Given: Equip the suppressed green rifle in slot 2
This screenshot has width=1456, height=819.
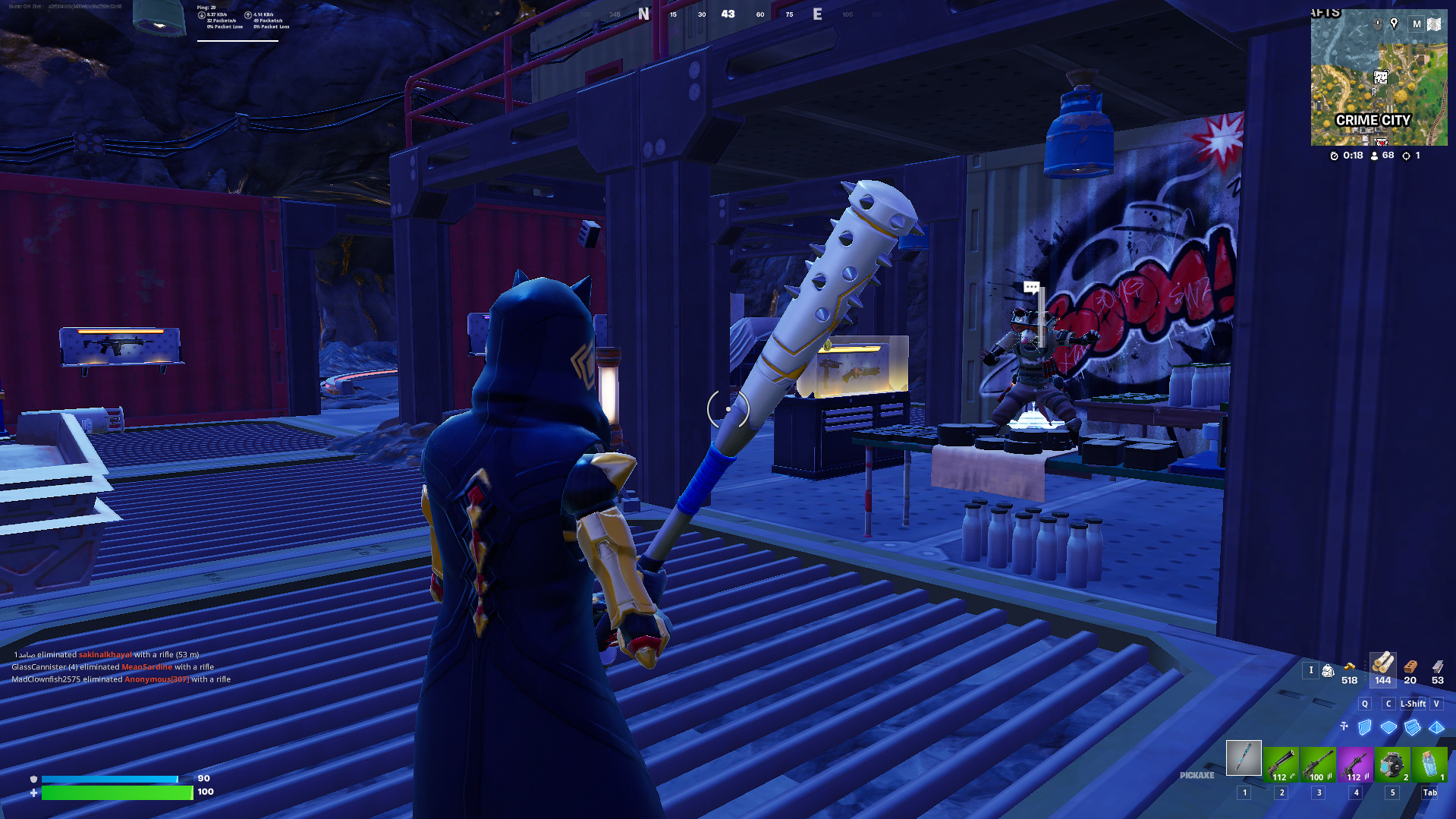Looking at the screenshot, I should coord(1281,764).
